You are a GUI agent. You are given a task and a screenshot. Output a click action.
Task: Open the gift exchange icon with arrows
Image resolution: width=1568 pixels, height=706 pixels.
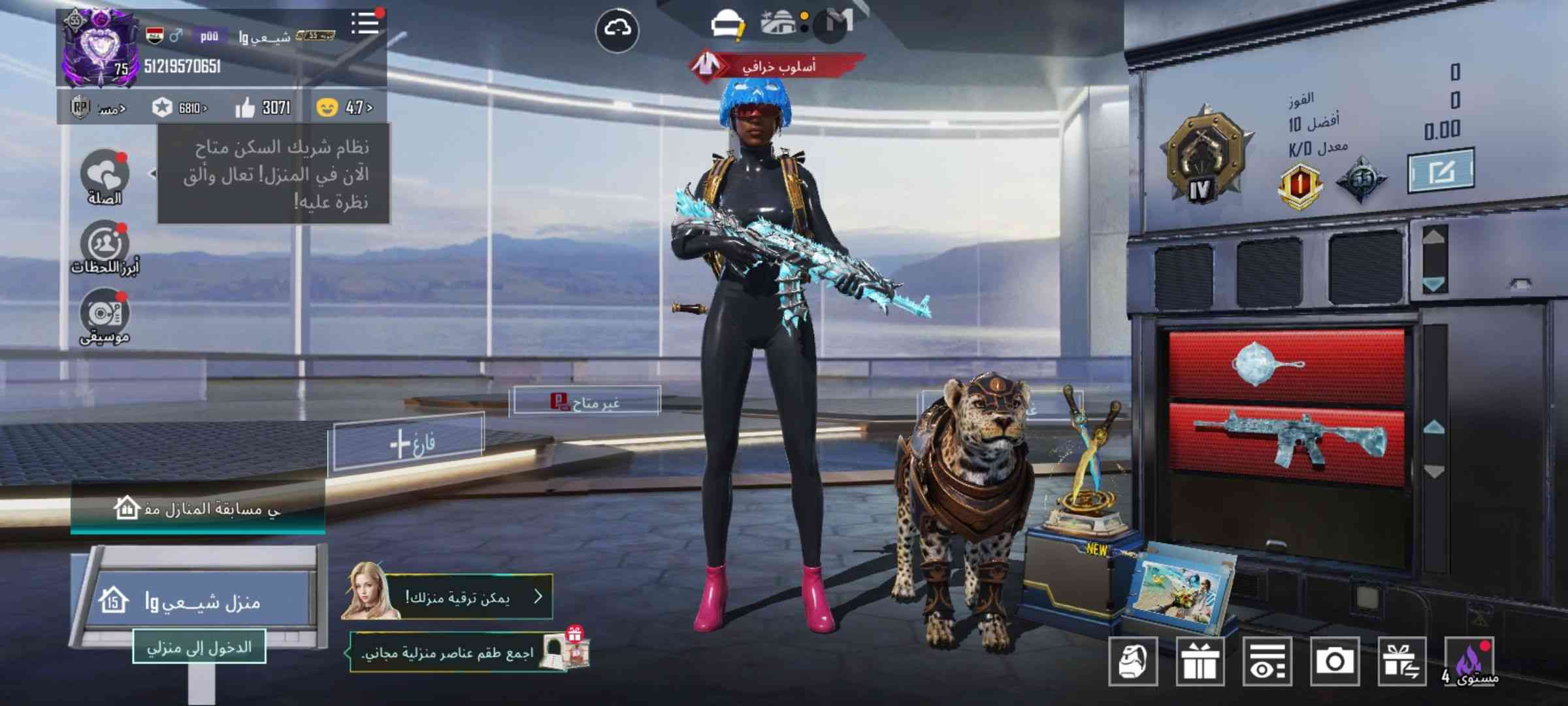tap(1401, 662)
